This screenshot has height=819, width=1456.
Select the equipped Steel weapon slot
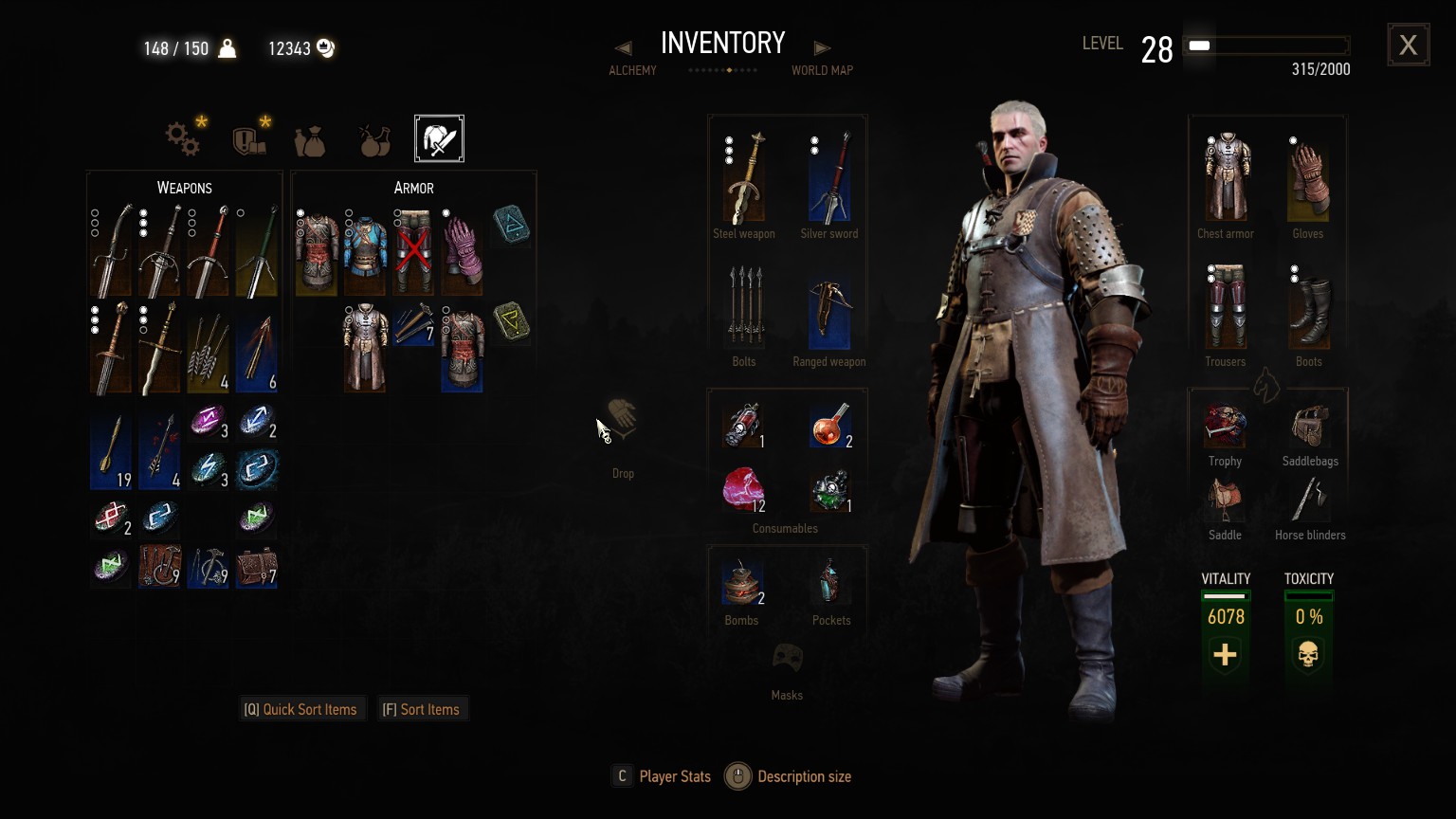click(x=744, y=178)
